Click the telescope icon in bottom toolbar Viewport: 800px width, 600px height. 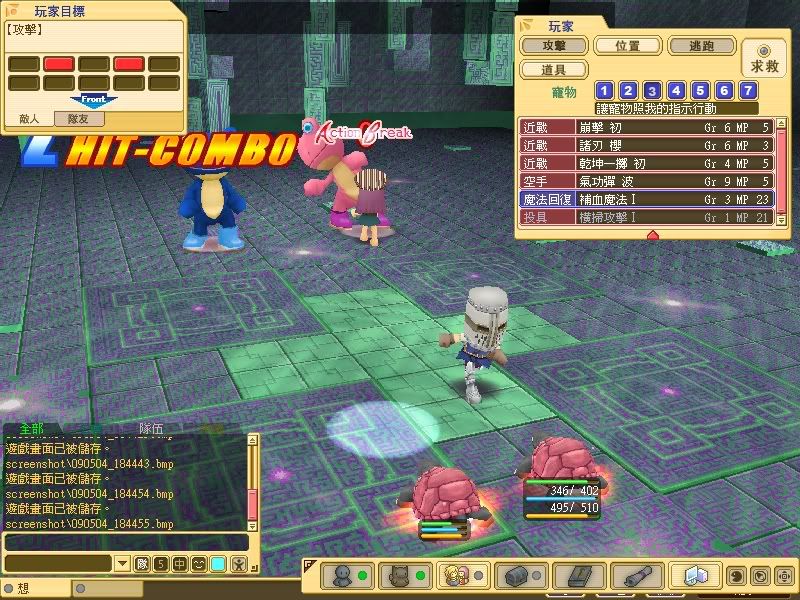pos(632,576)
